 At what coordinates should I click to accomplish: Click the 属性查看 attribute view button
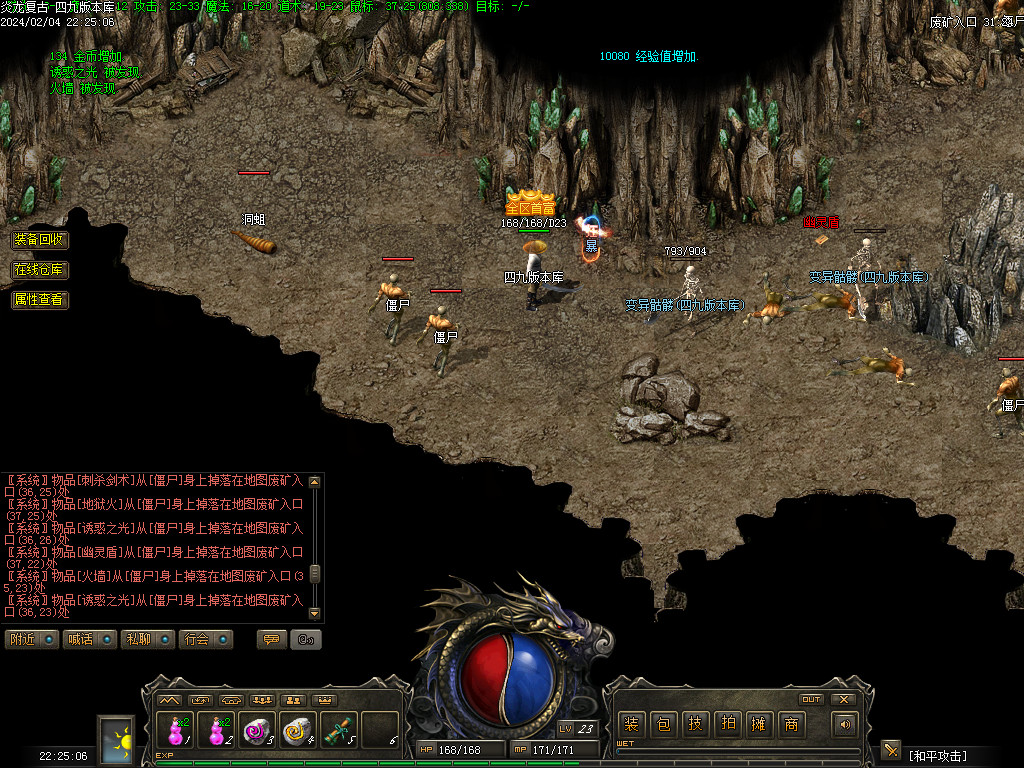pyautogui.click(x=40, y=299)
